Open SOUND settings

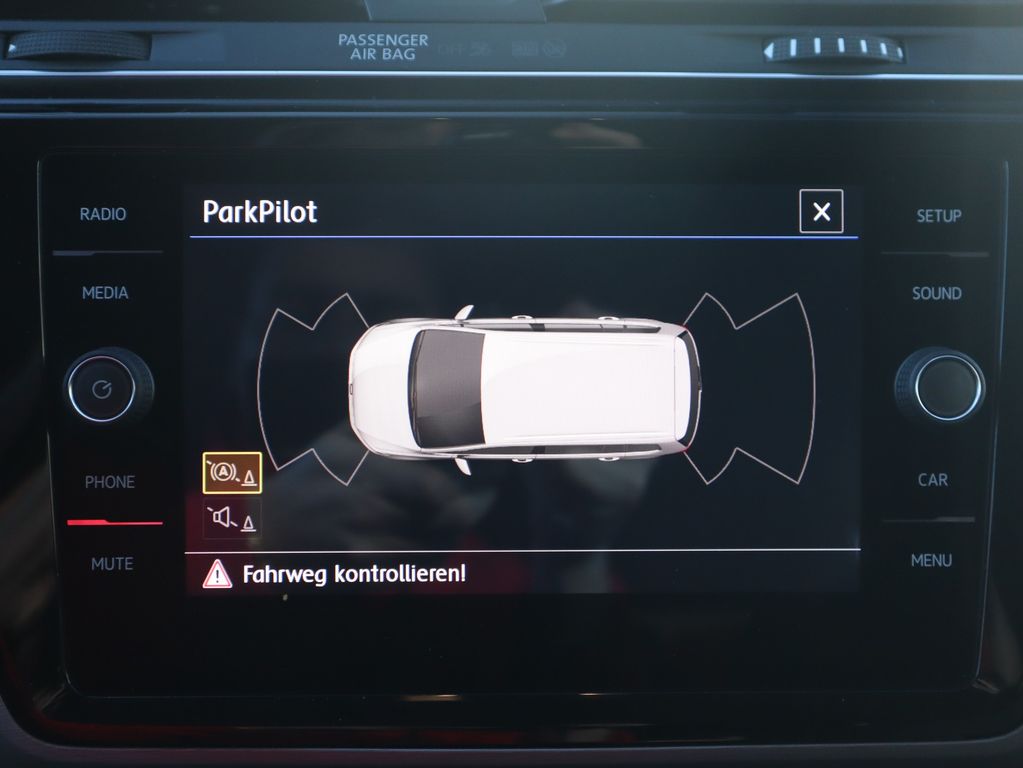click(x=936, y=294)
